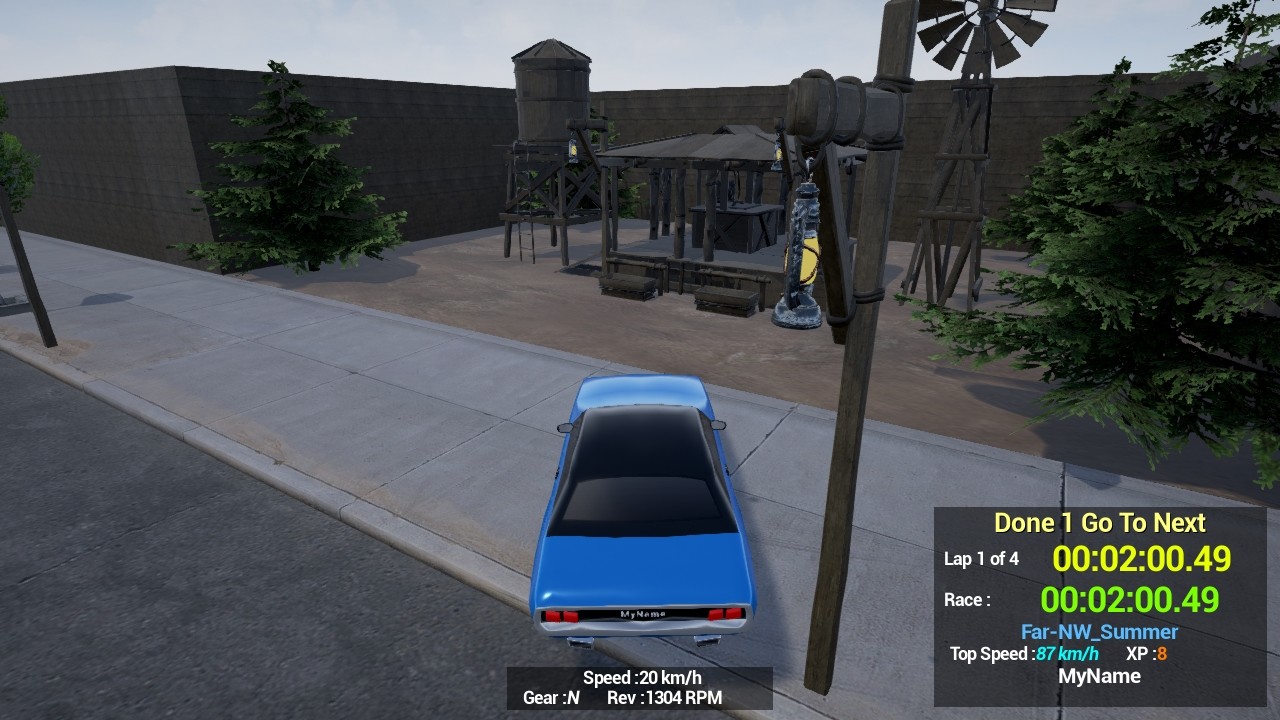This screenshot has width=1280, height=720.
Task: Toggle the Lap 1 of 4 indicator
Action: tap(981, 559)
